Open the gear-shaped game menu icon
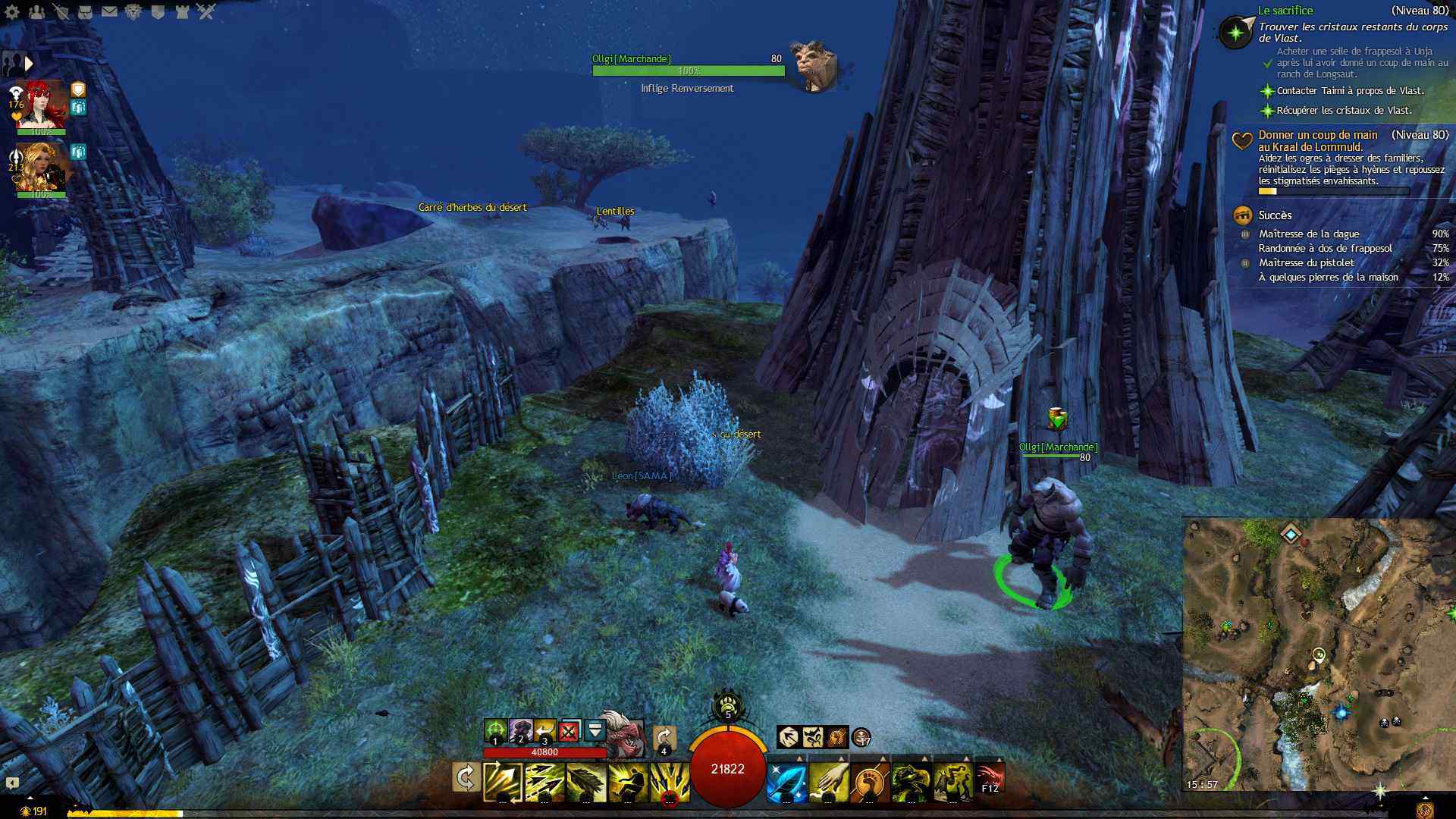The image size is (1456, 819). click(12, 12)
